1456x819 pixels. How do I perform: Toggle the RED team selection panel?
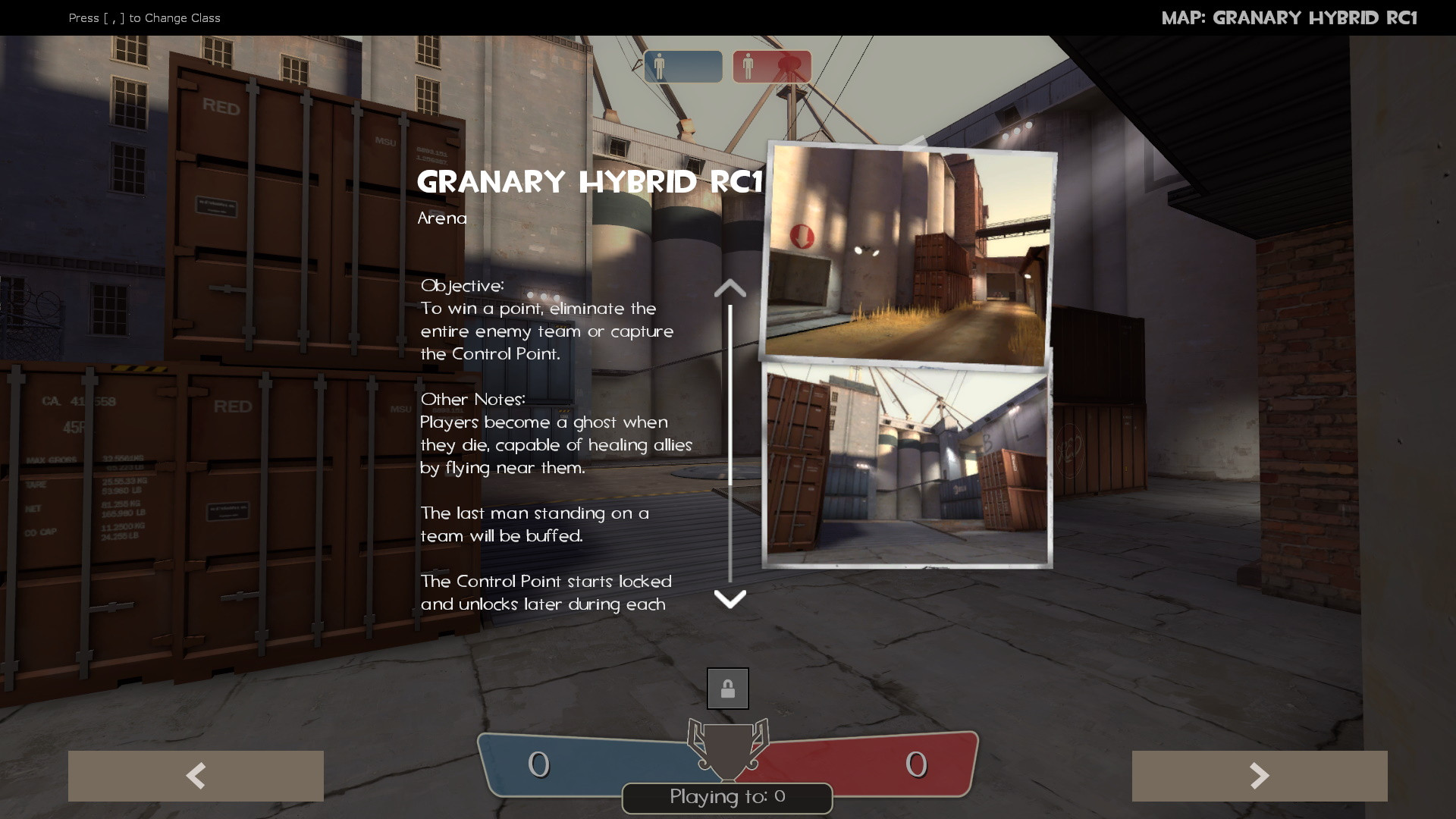770,67
